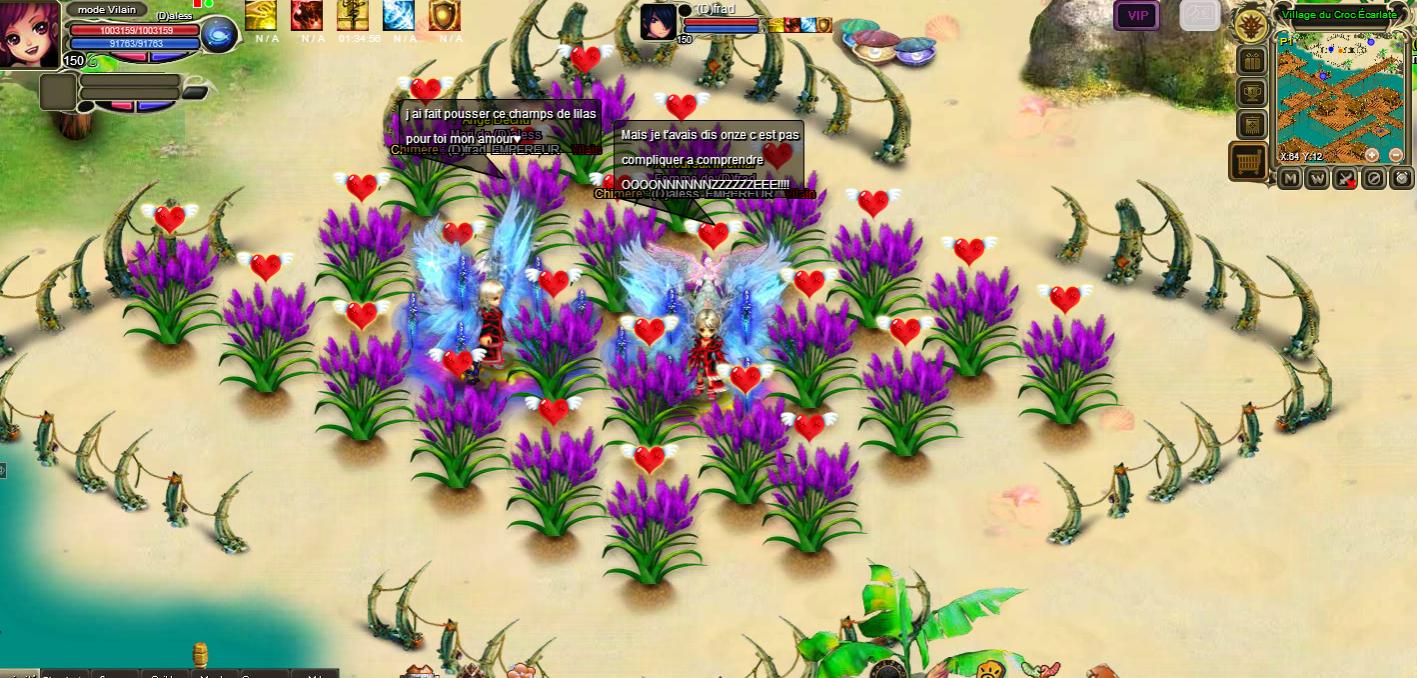Viewport: 1417px width, 678px height.
Task: Click the golden sword buff with timer
Action: [x=353, y=15]
